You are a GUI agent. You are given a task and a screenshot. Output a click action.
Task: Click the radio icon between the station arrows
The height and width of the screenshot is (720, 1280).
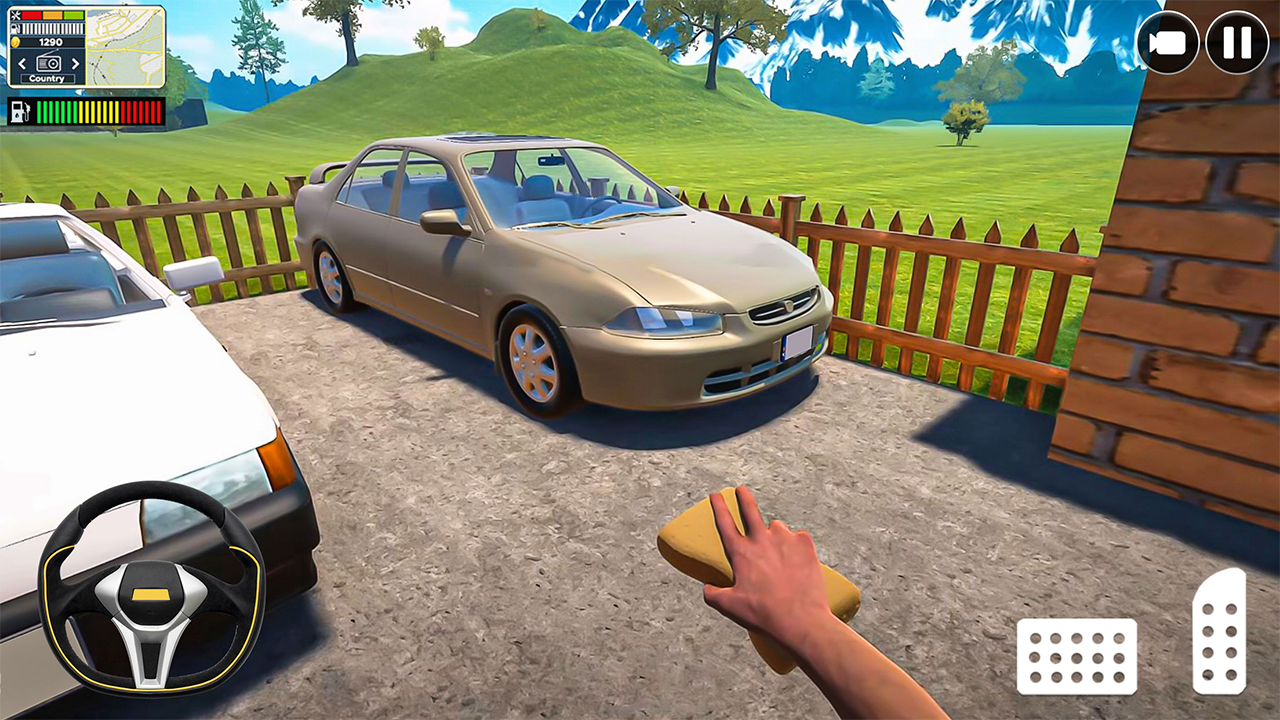pos(48,63)
